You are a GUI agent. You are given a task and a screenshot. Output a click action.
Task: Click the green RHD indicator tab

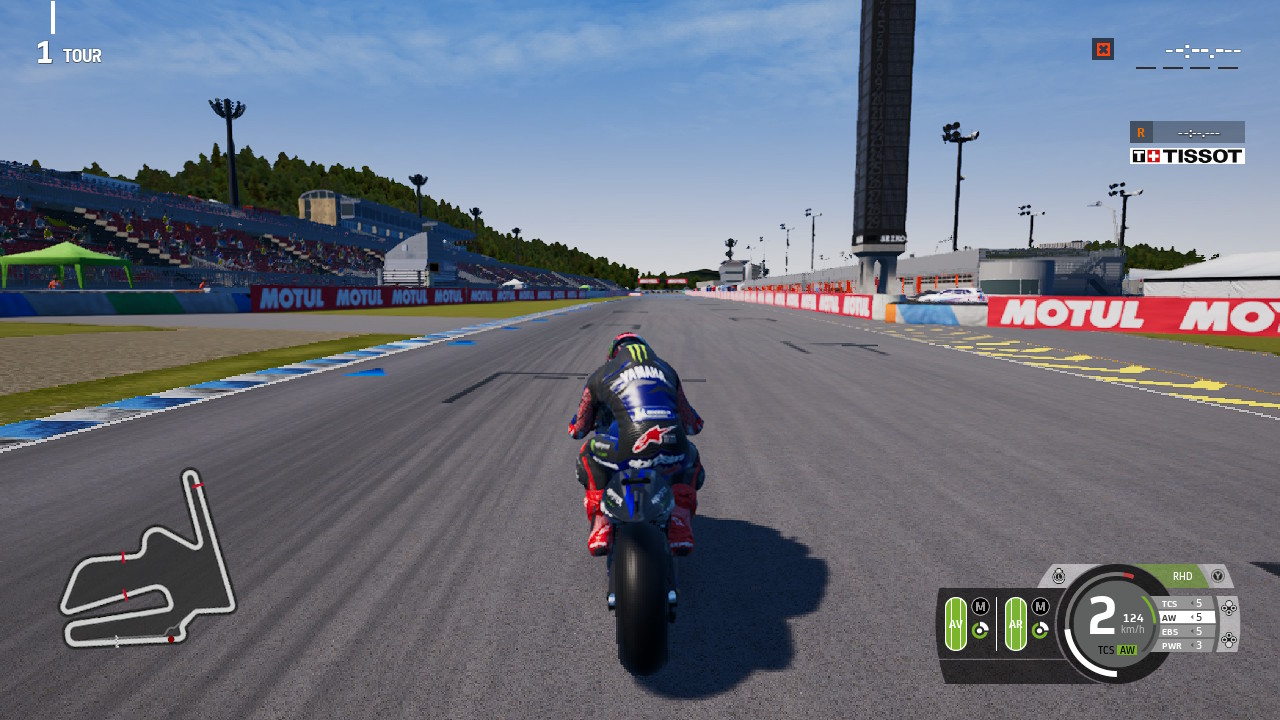1182,576
